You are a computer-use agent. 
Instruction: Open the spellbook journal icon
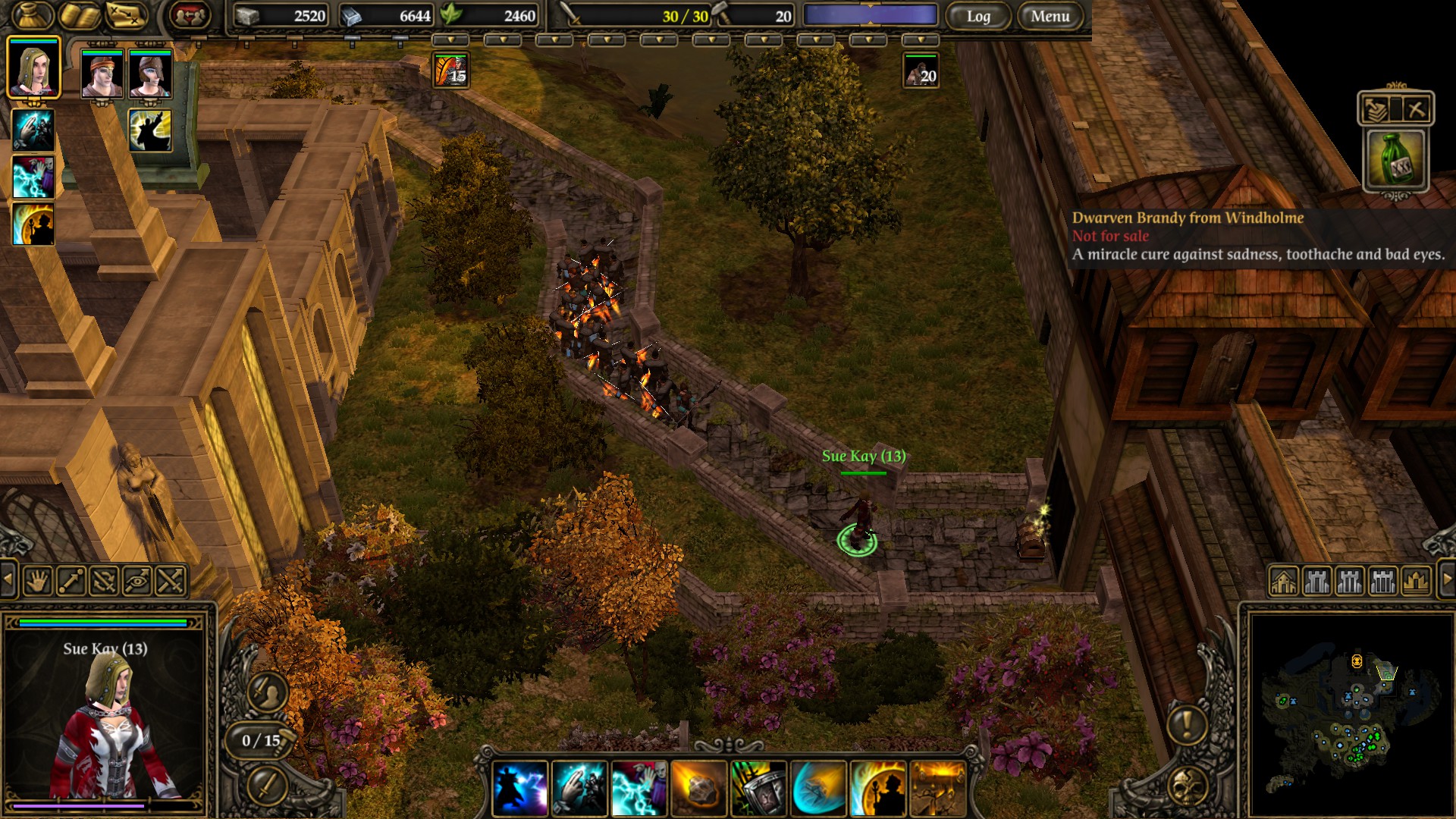tap(80, 15)
